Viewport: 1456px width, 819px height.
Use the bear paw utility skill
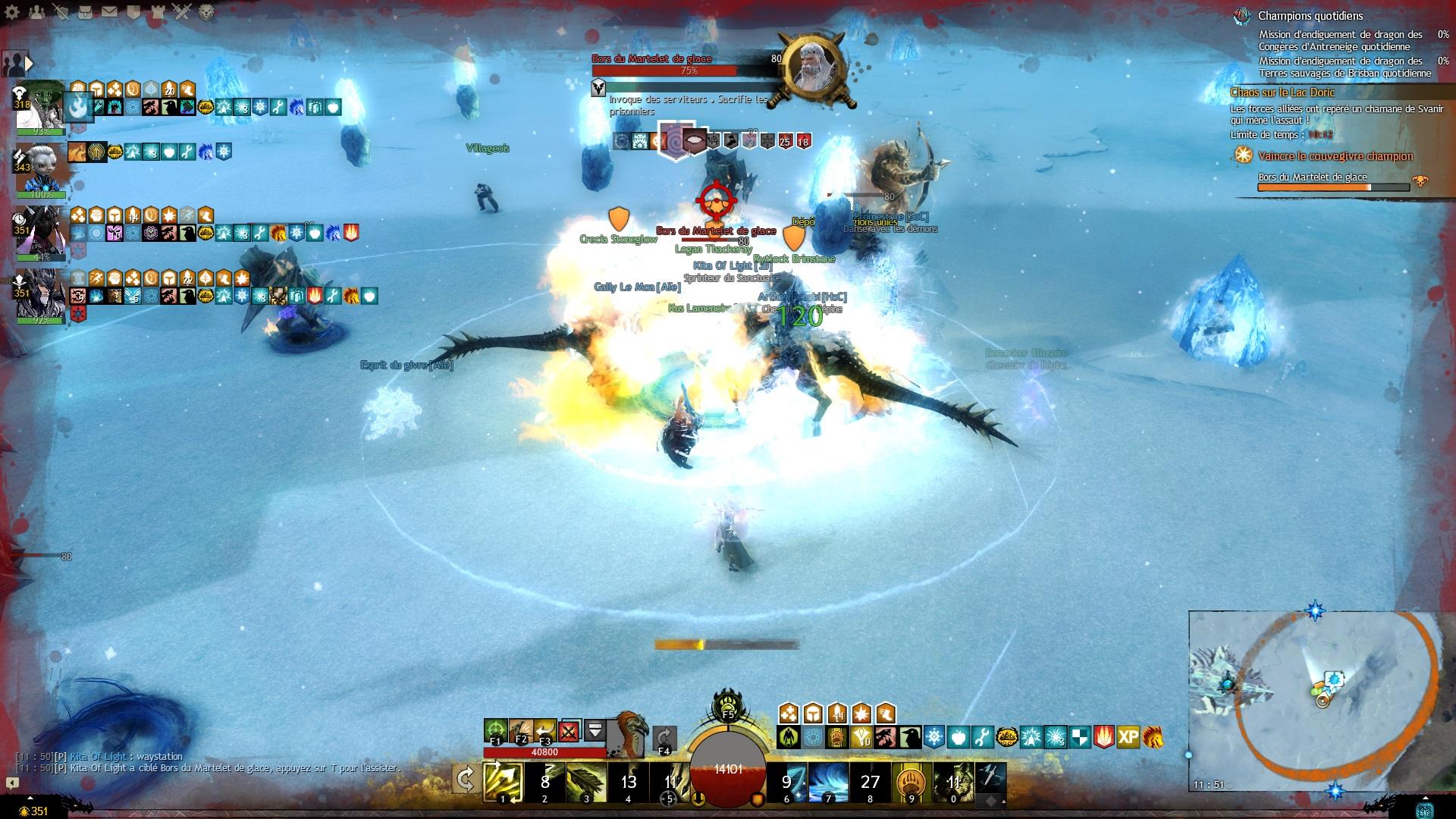pyautogui.click(x=912, y=783)
